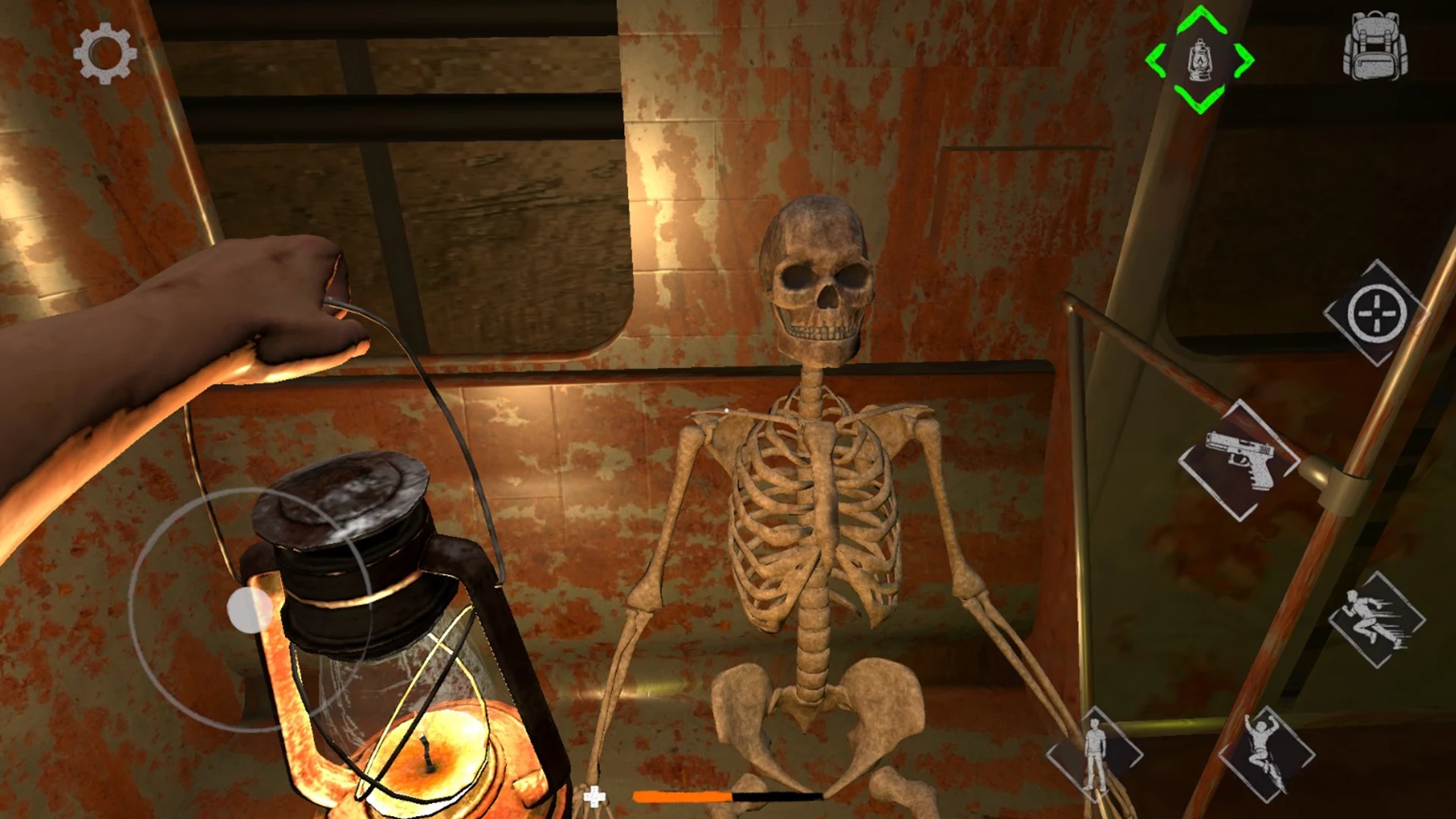The image size is (1456, 819).
Task: Tap the jump action button
Action: tap(1266, 754)
